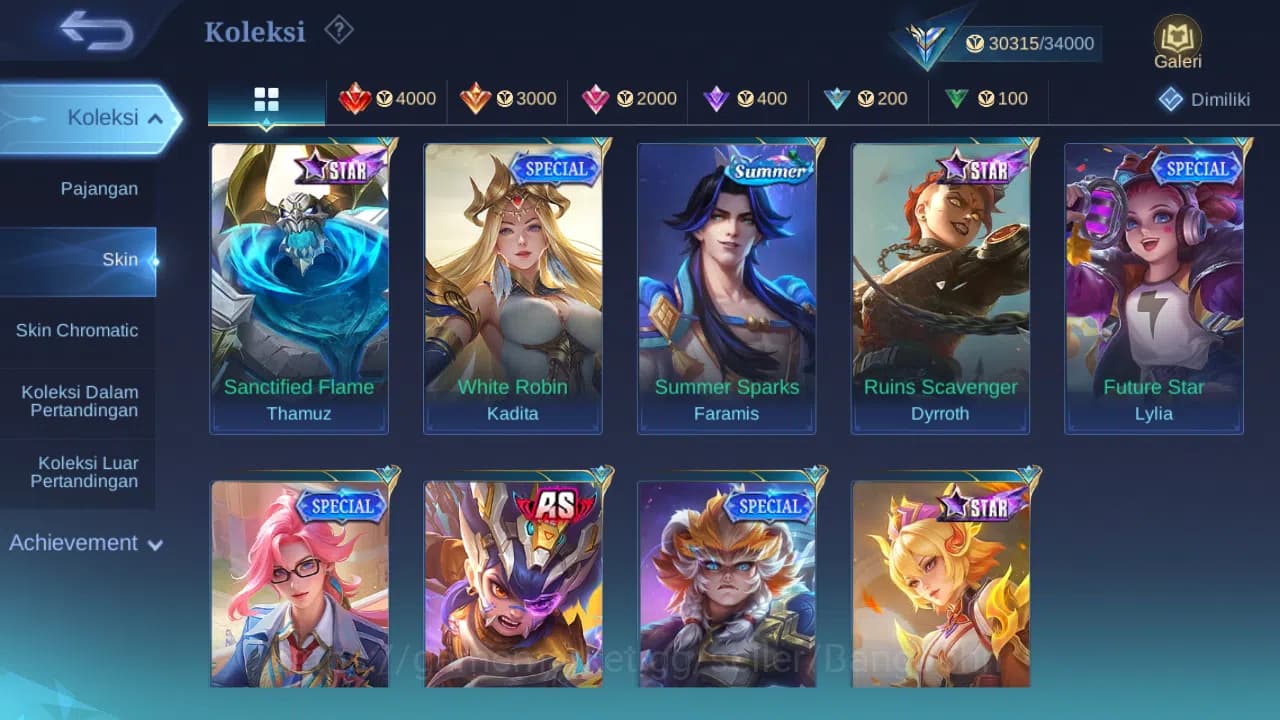Expand the Achievement section

(84, 543)
